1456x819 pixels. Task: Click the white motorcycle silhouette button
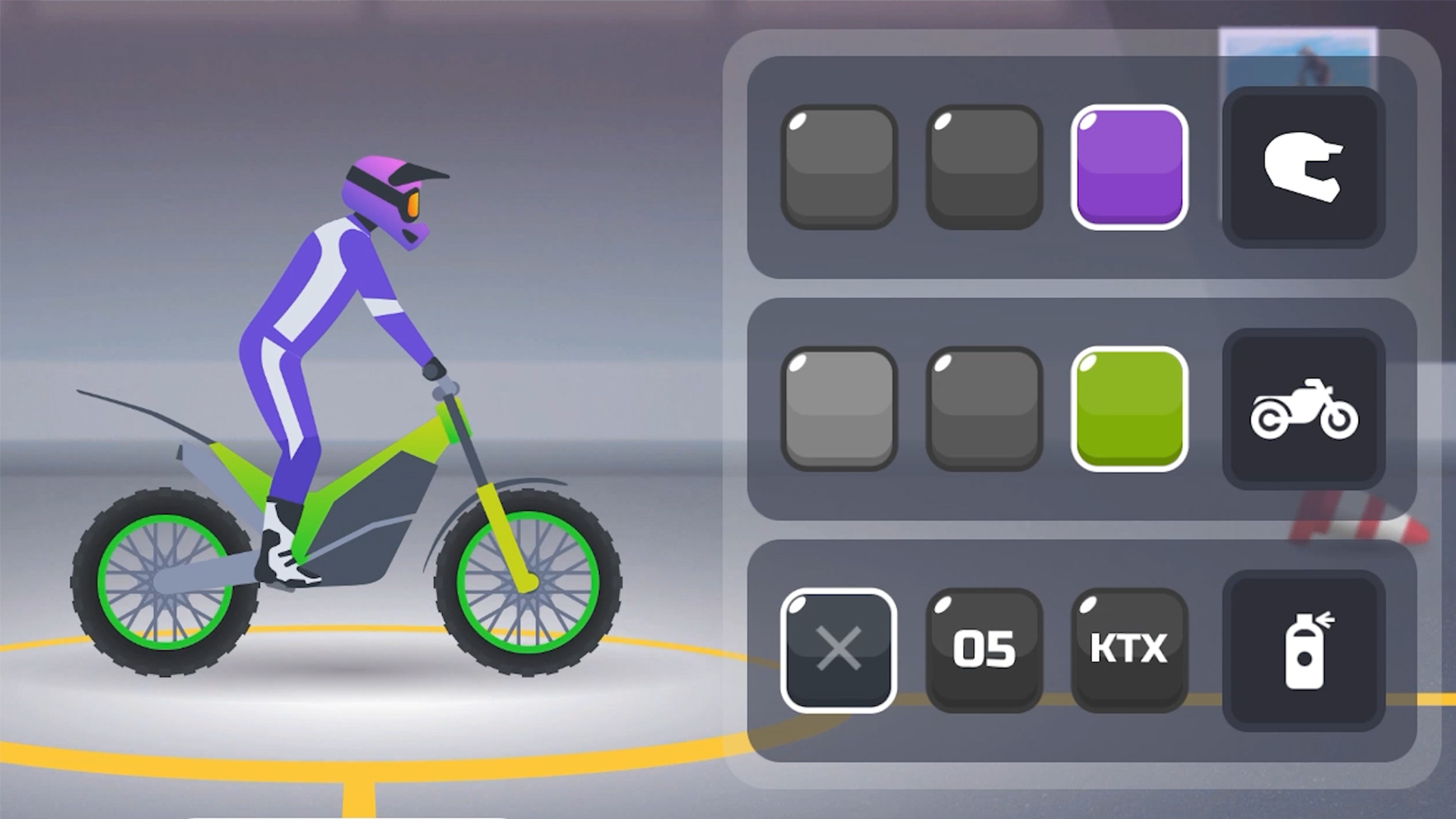pyautogui.click(x=1303, y=409)
